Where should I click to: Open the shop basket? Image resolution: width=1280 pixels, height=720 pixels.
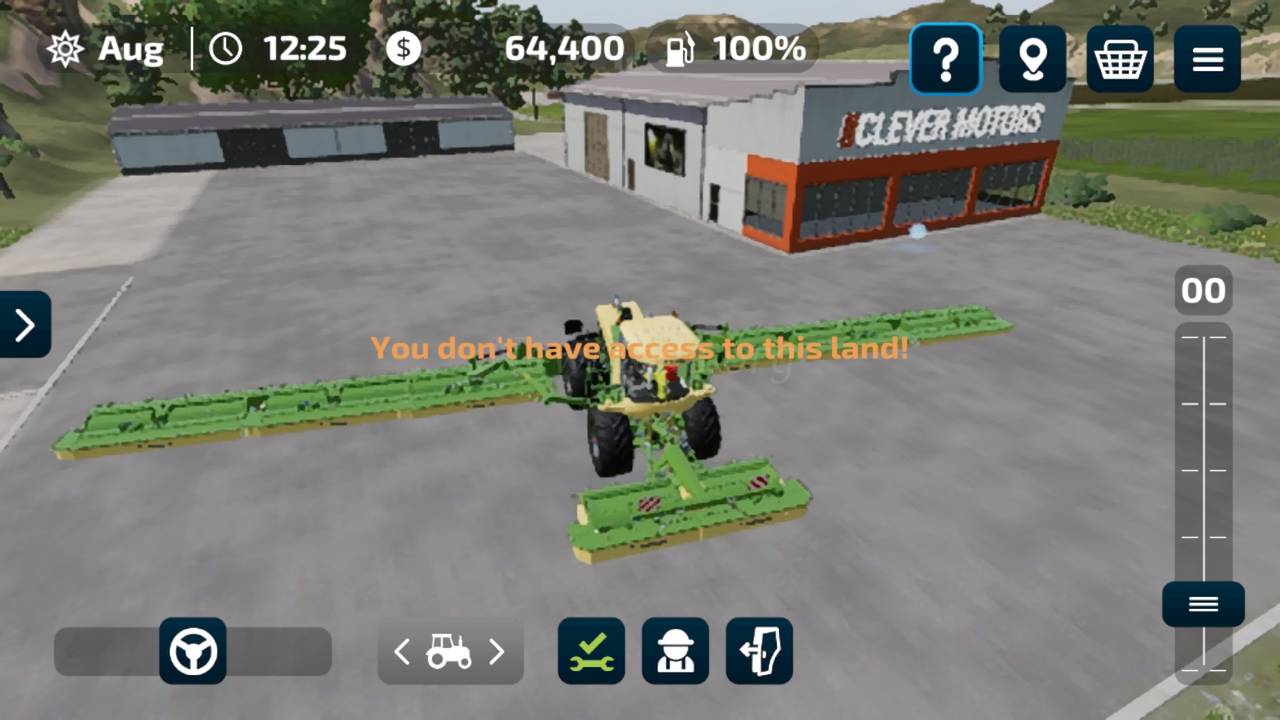[x=1120, y=59]
